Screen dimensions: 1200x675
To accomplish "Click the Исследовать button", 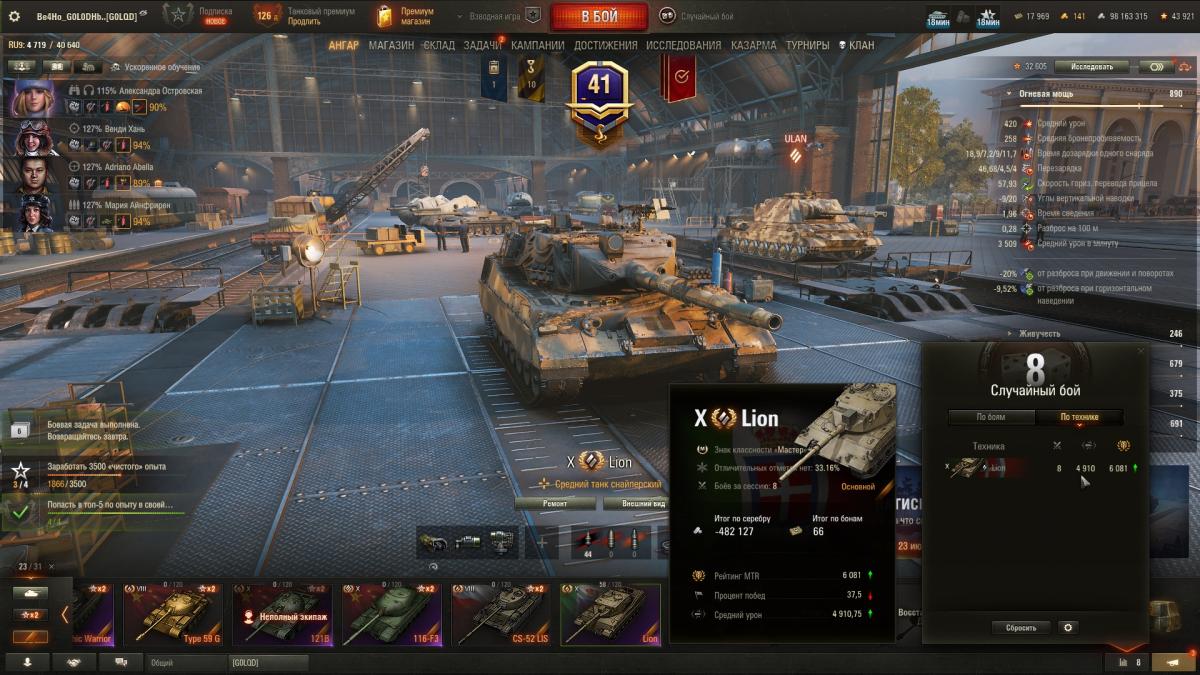I will click(1091, 67).
